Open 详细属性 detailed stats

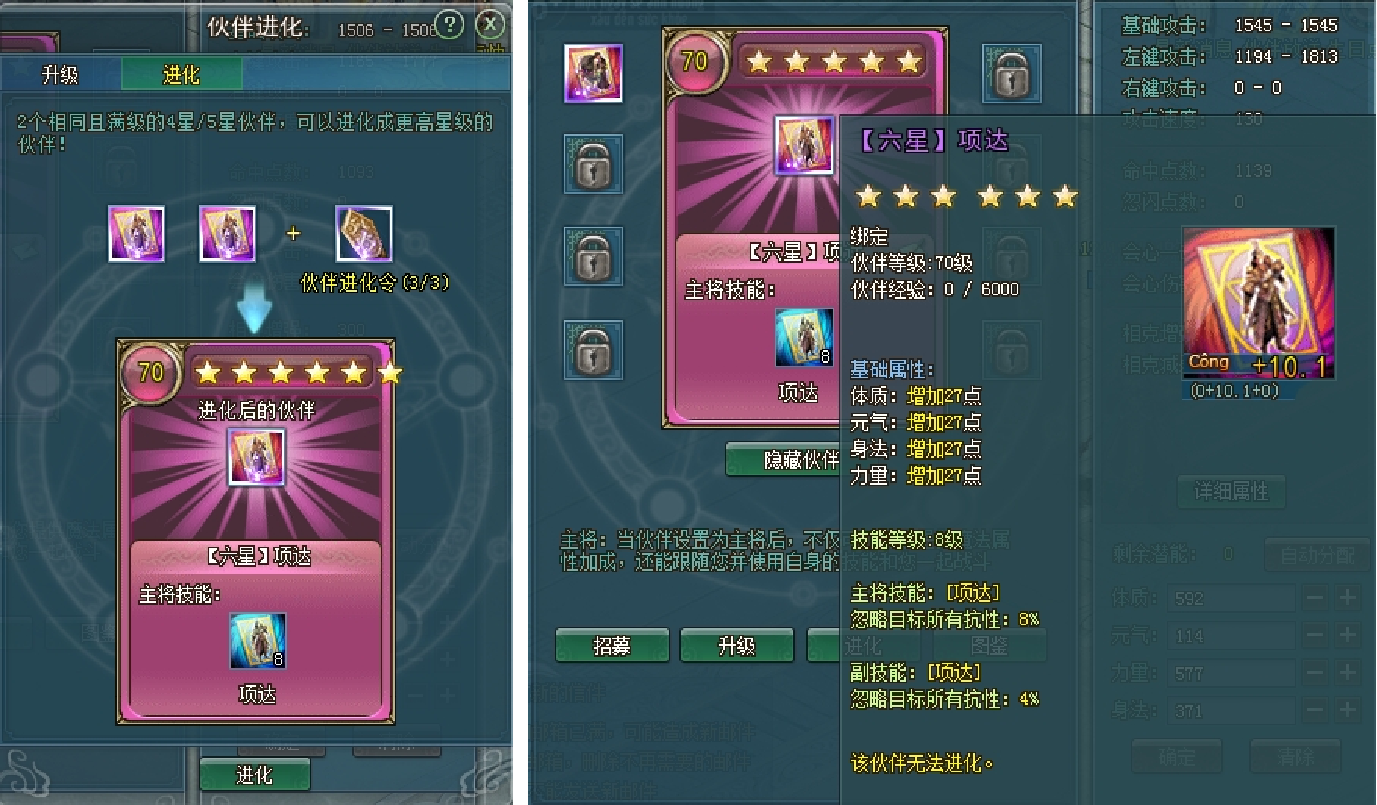pos(1231,491)
